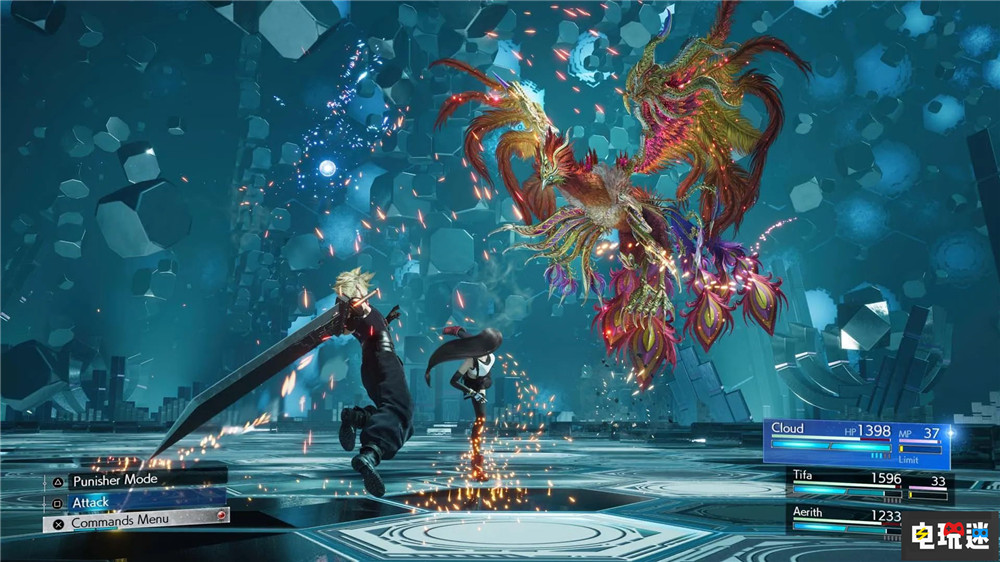1000x562 pixels.
Task: Choose the Attack command
Action: [90, 501]
